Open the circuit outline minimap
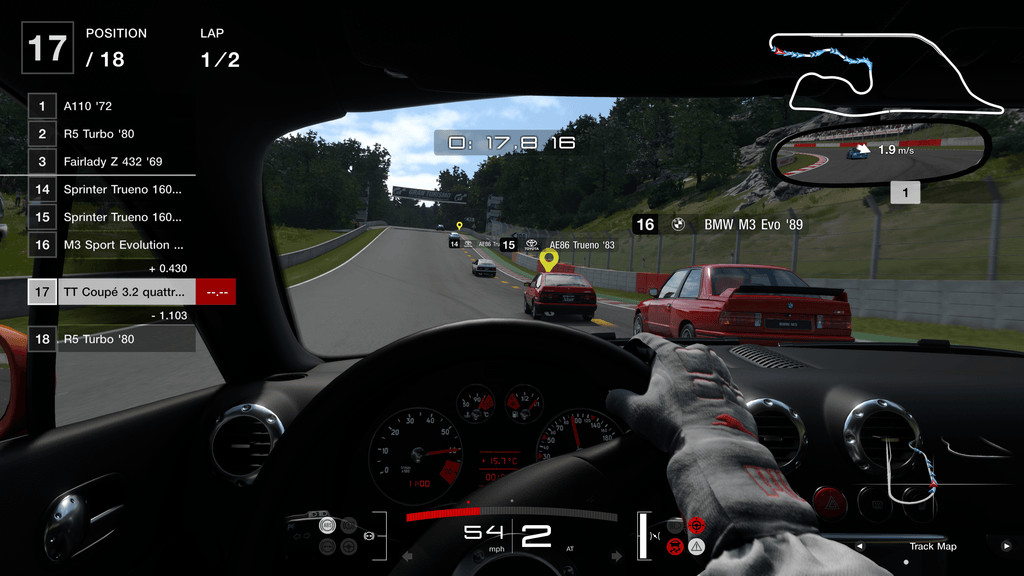 pyautogui.click(x=882, y=72)
